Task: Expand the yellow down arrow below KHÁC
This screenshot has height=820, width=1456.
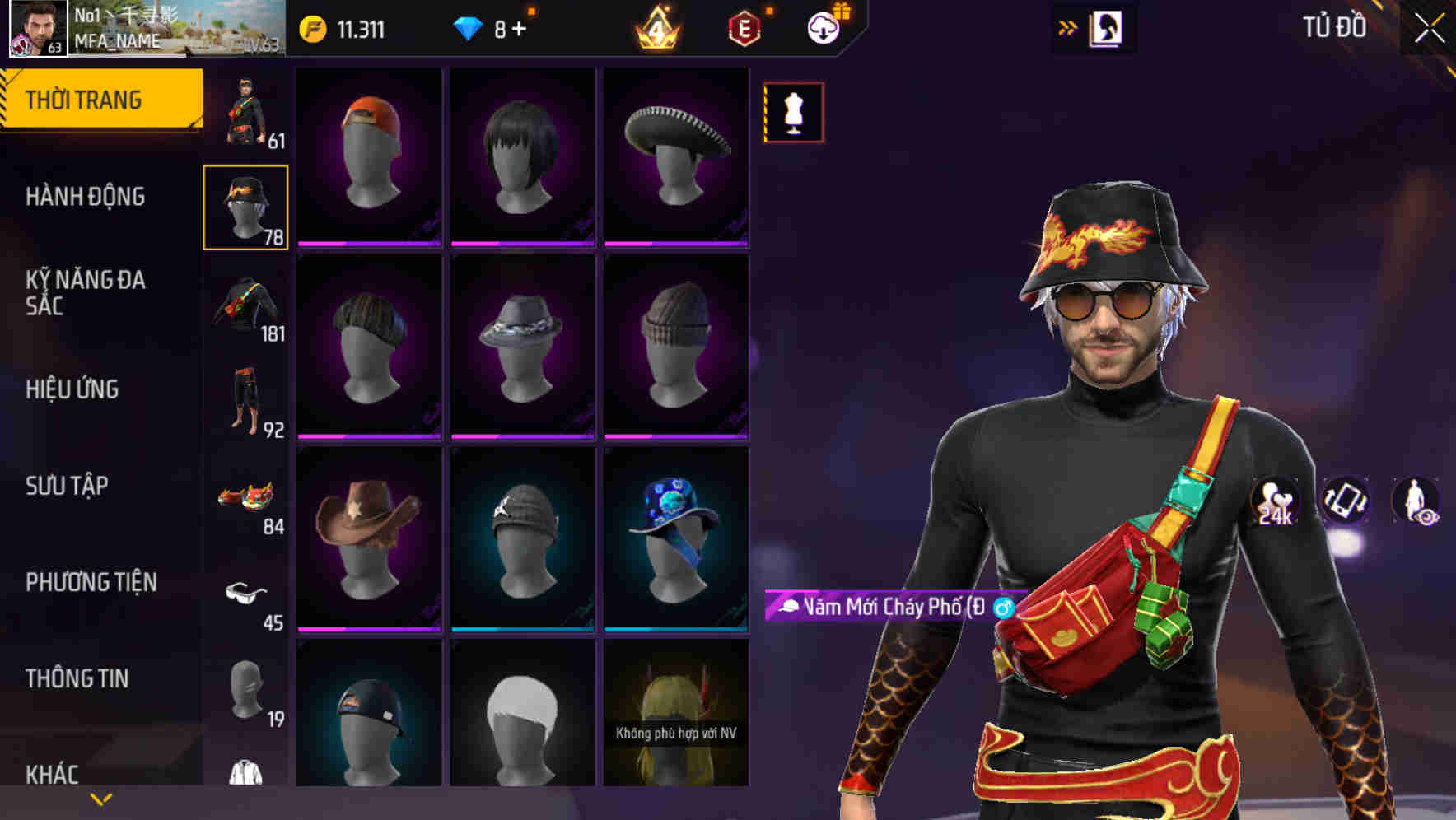Action: [x=100, y=799]
